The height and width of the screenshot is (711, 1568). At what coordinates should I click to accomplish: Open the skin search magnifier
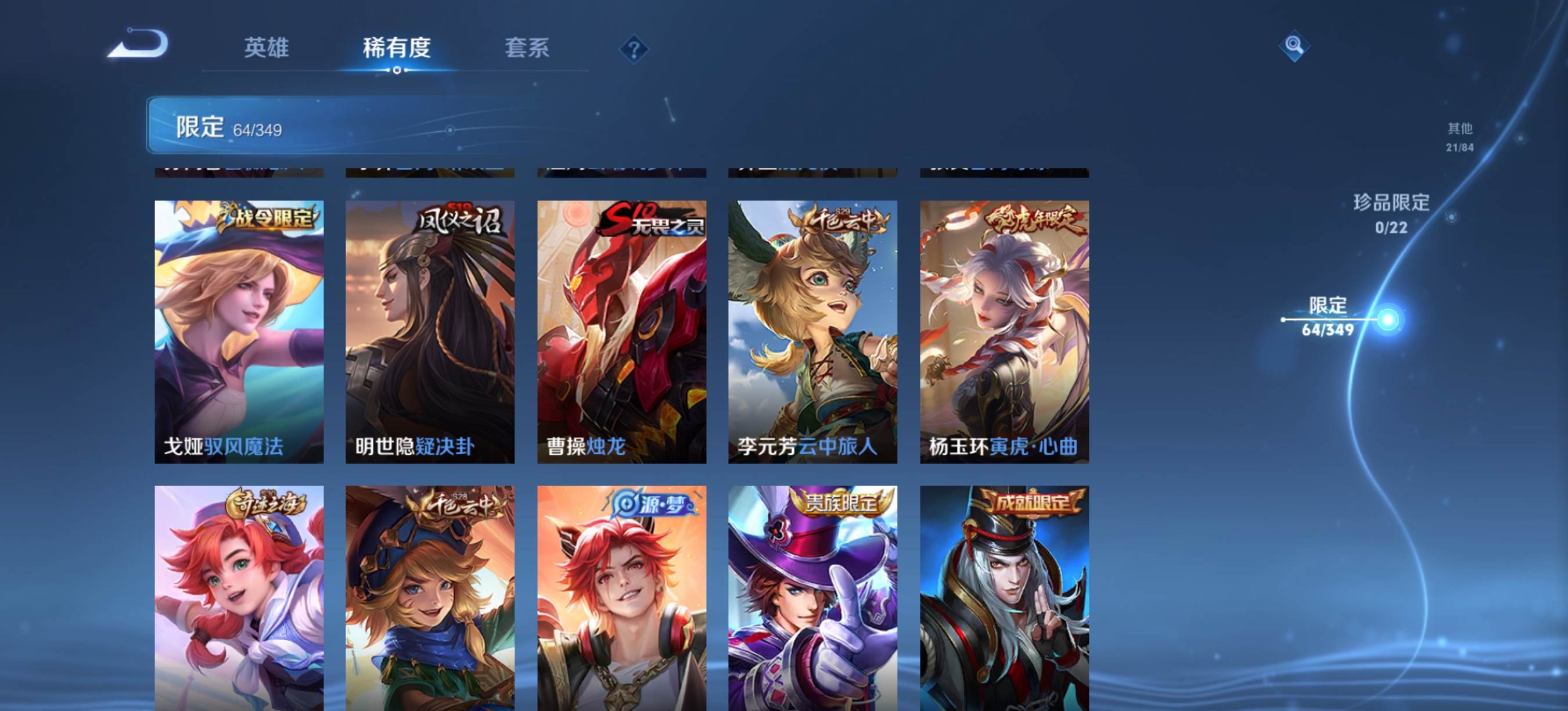[x=1293, y=46]
